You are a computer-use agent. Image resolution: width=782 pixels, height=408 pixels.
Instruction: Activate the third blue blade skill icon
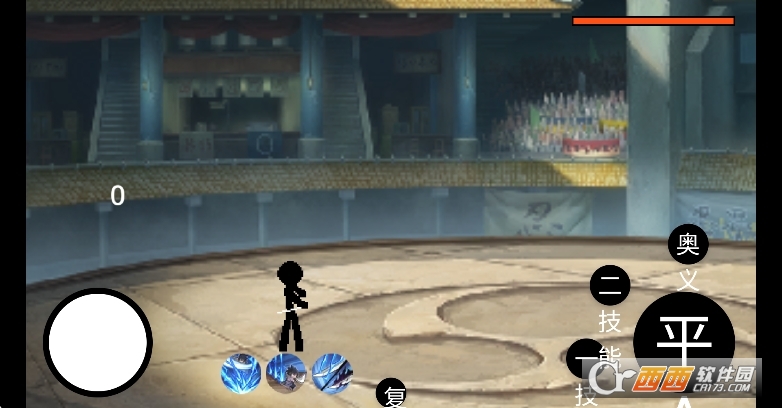(x=332, y=373)
